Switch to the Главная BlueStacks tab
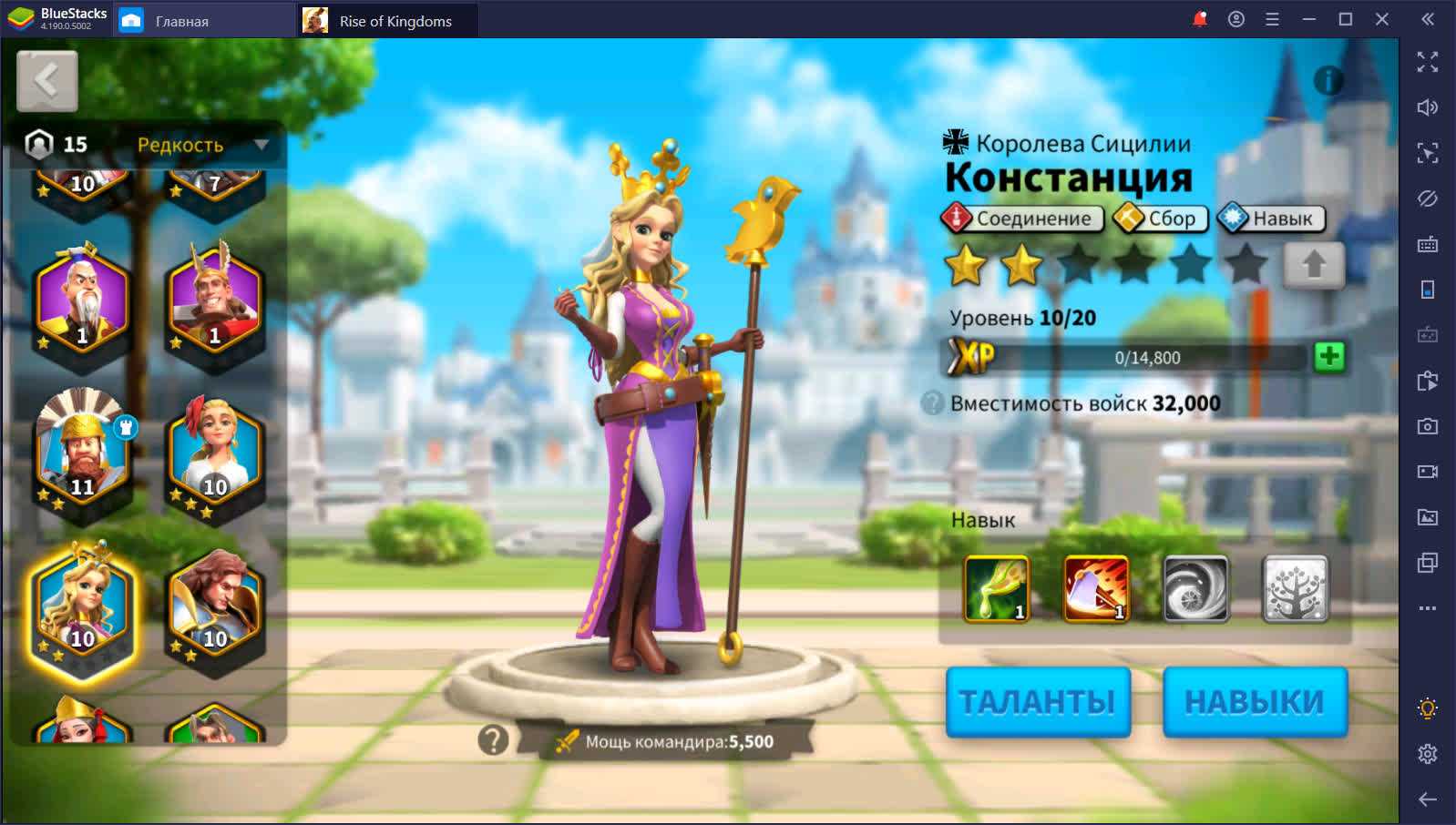Screen dimensions: 1456x825 (181, 21)
